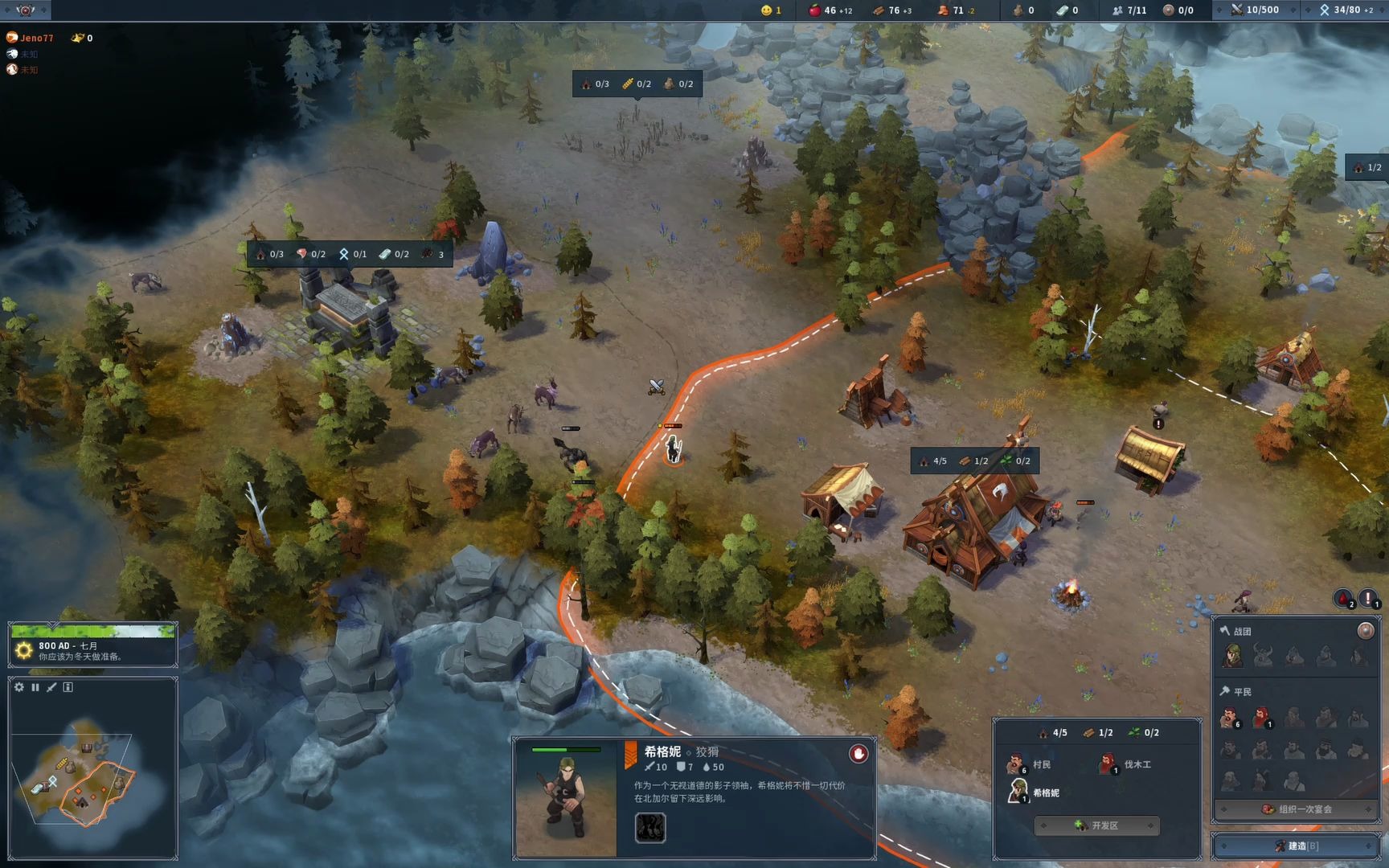Click the 组织一次宴会 feast button
The height and width of the screenshot is (868, 1389).
point(1295,809)
